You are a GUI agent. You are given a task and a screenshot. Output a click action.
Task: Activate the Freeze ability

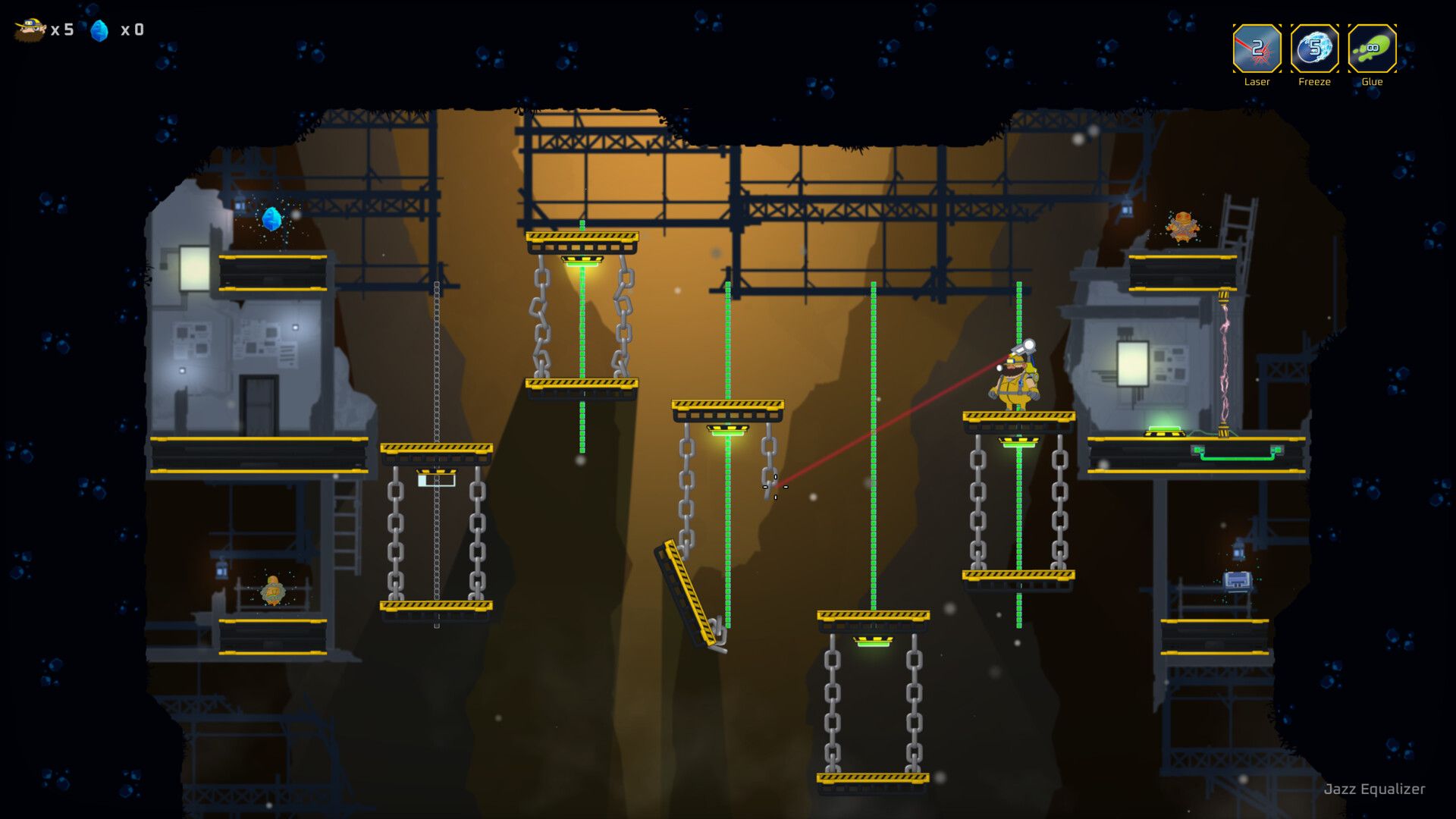(x=1314, y=49)
